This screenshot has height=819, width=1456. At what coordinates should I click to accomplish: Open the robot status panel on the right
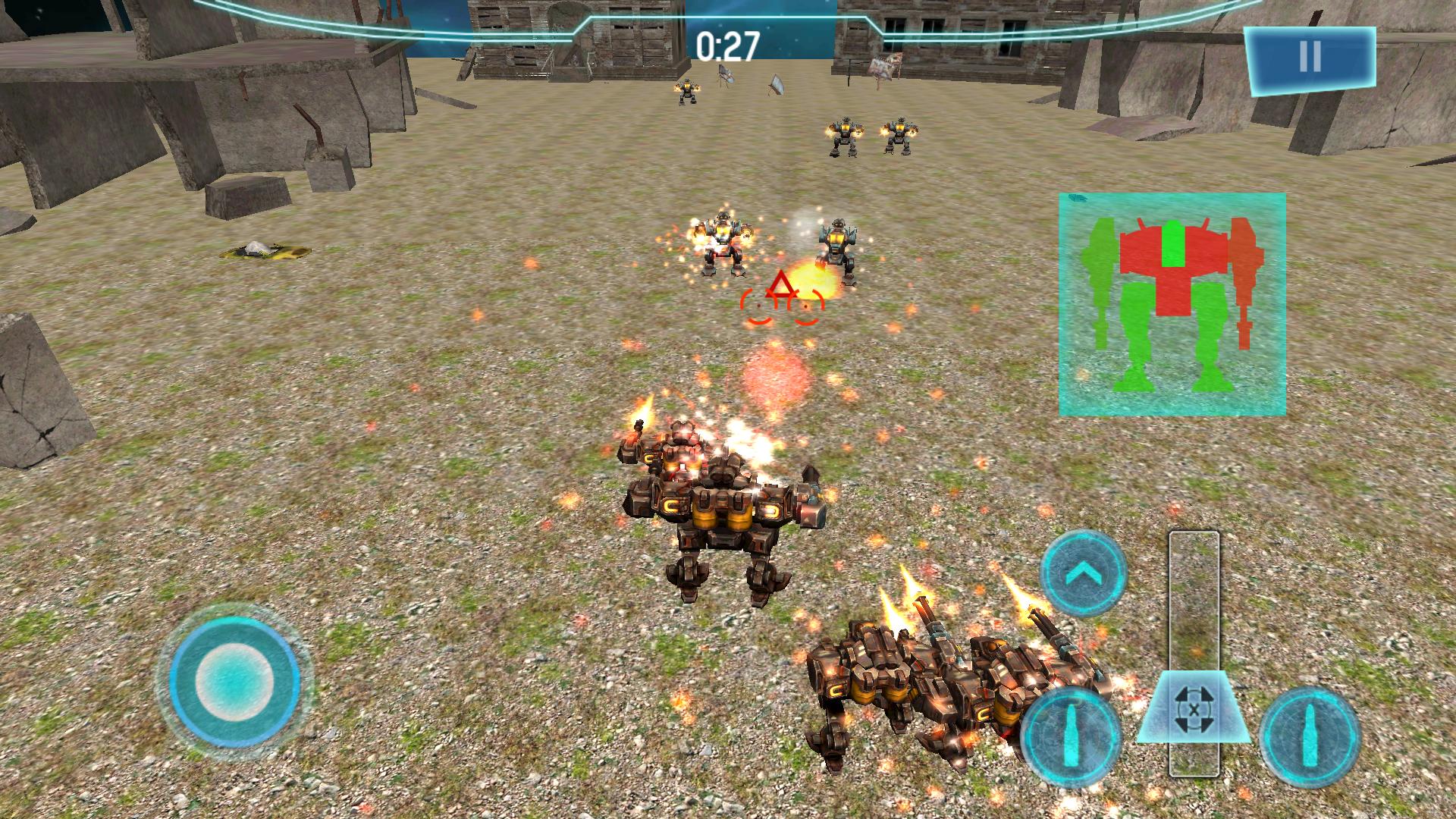pos(1172,303)
